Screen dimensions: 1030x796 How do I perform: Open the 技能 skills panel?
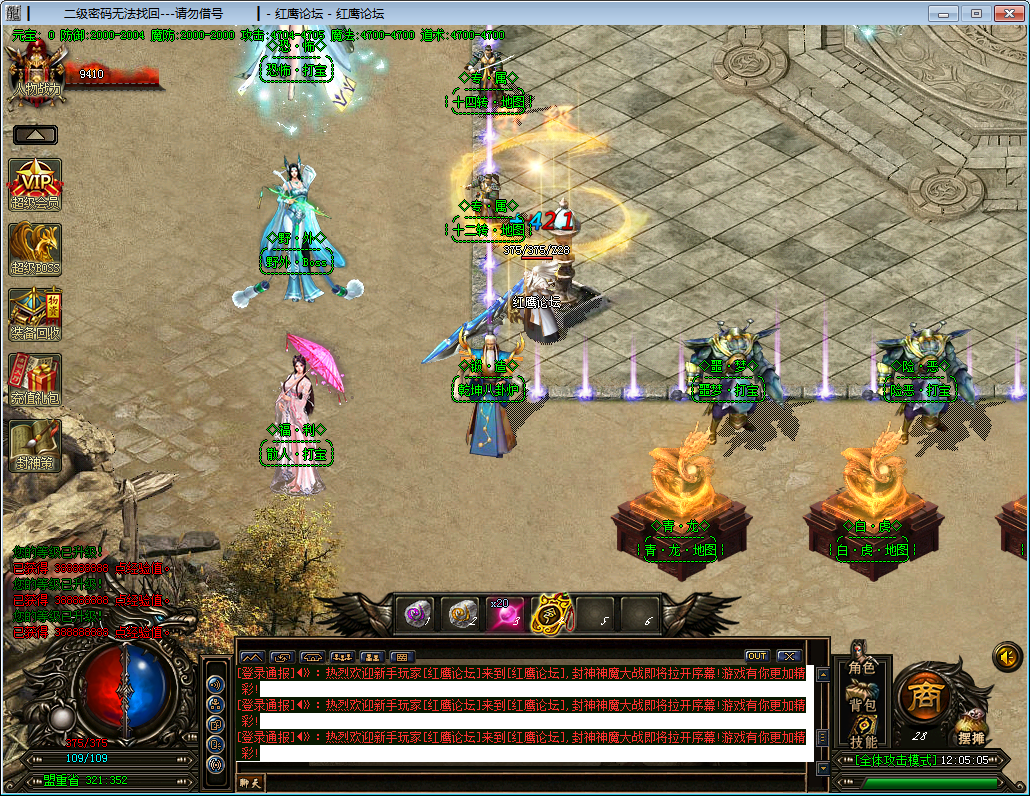(x=862, y=741)
